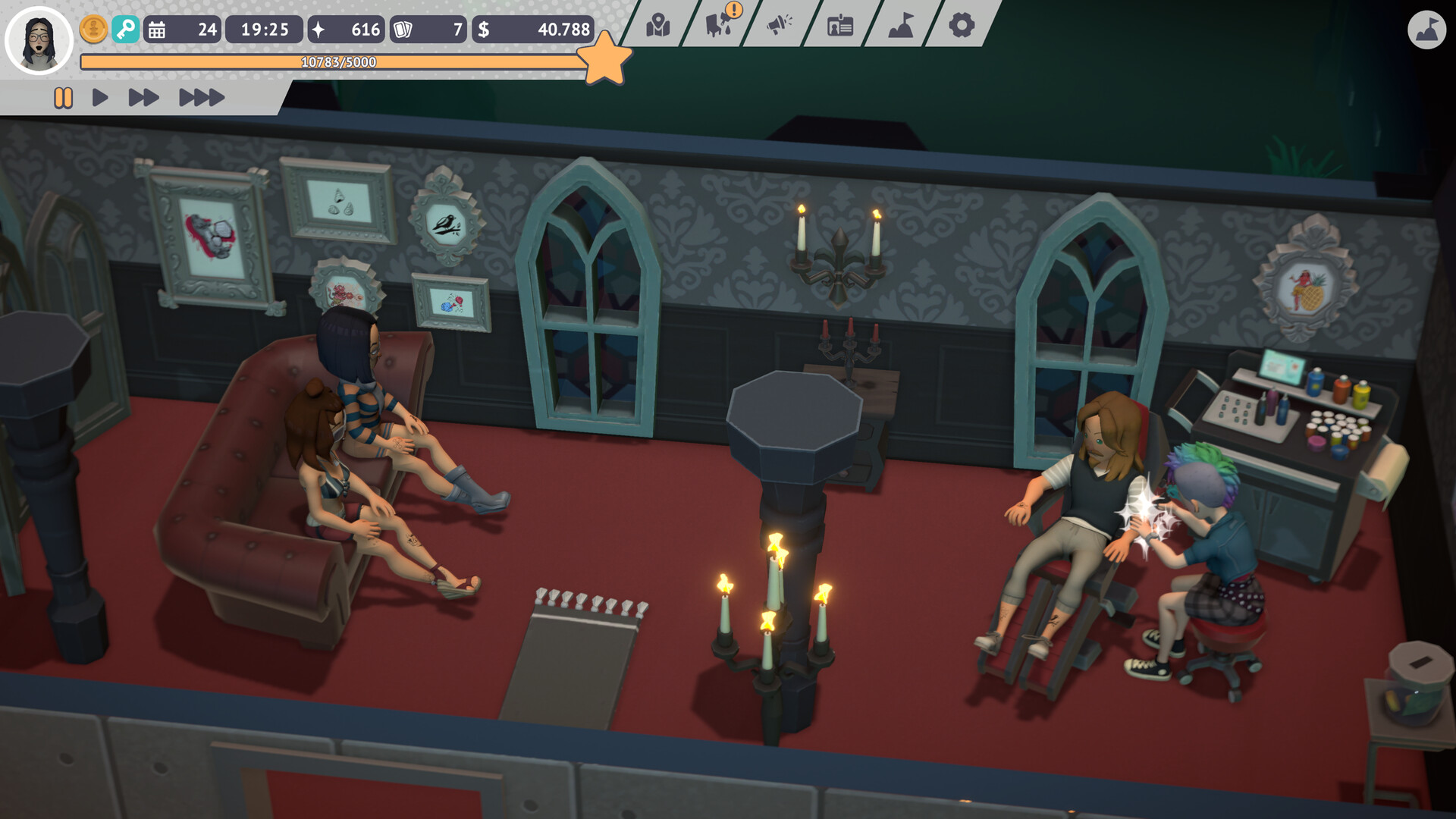
Task: Expand the money display showing 40.788
Action: (535, 30)
